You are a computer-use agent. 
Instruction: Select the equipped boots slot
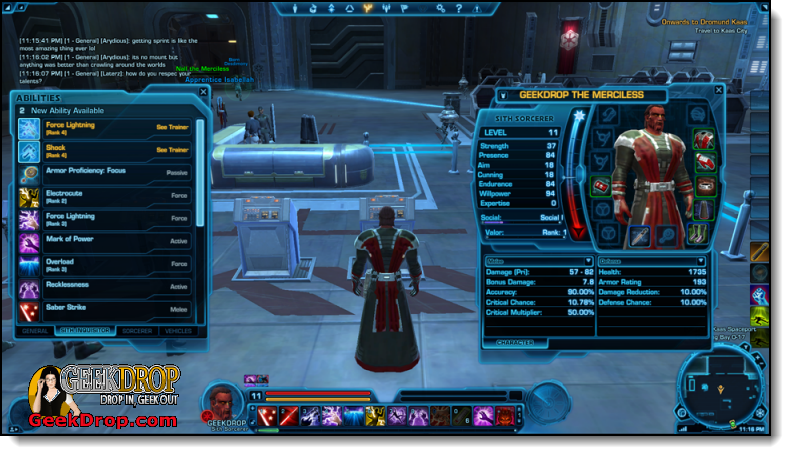697,234
